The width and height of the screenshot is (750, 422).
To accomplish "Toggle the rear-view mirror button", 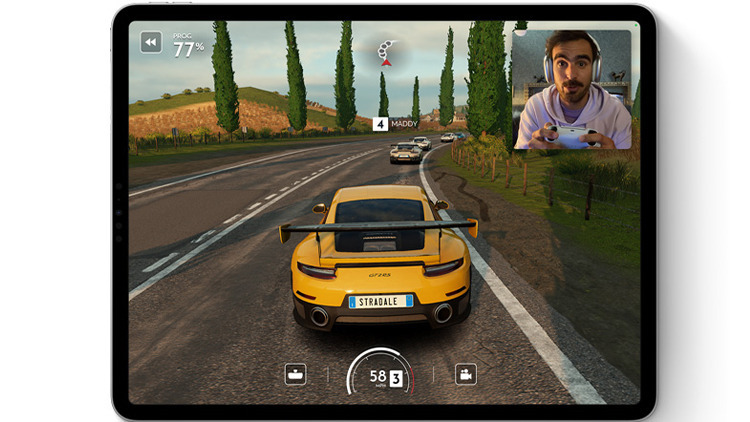I will 295,374.
